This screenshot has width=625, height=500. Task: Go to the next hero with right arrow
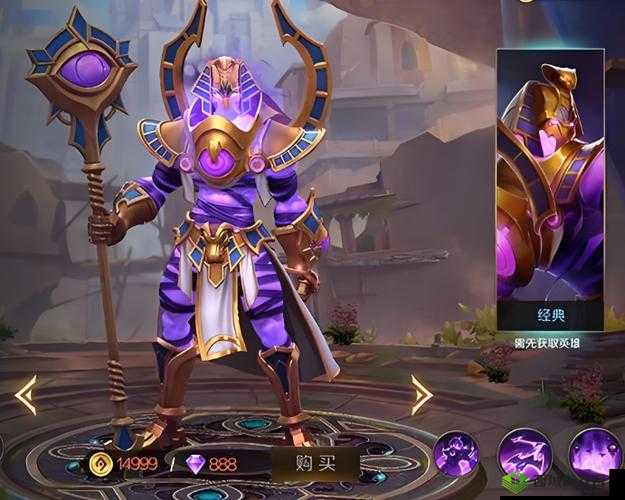pos(421,395)
